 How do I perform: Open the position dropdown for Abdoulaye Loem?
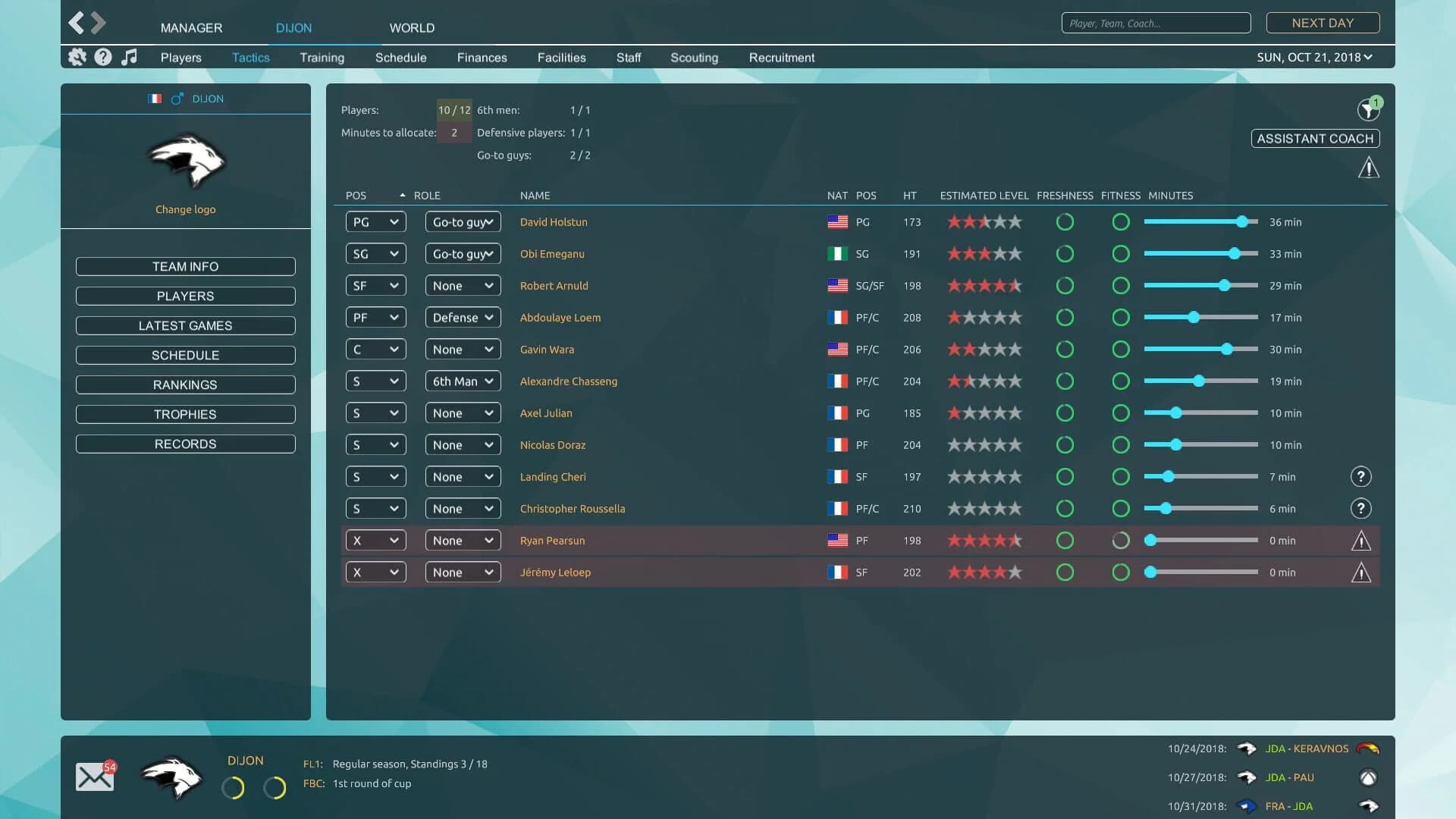375,317
